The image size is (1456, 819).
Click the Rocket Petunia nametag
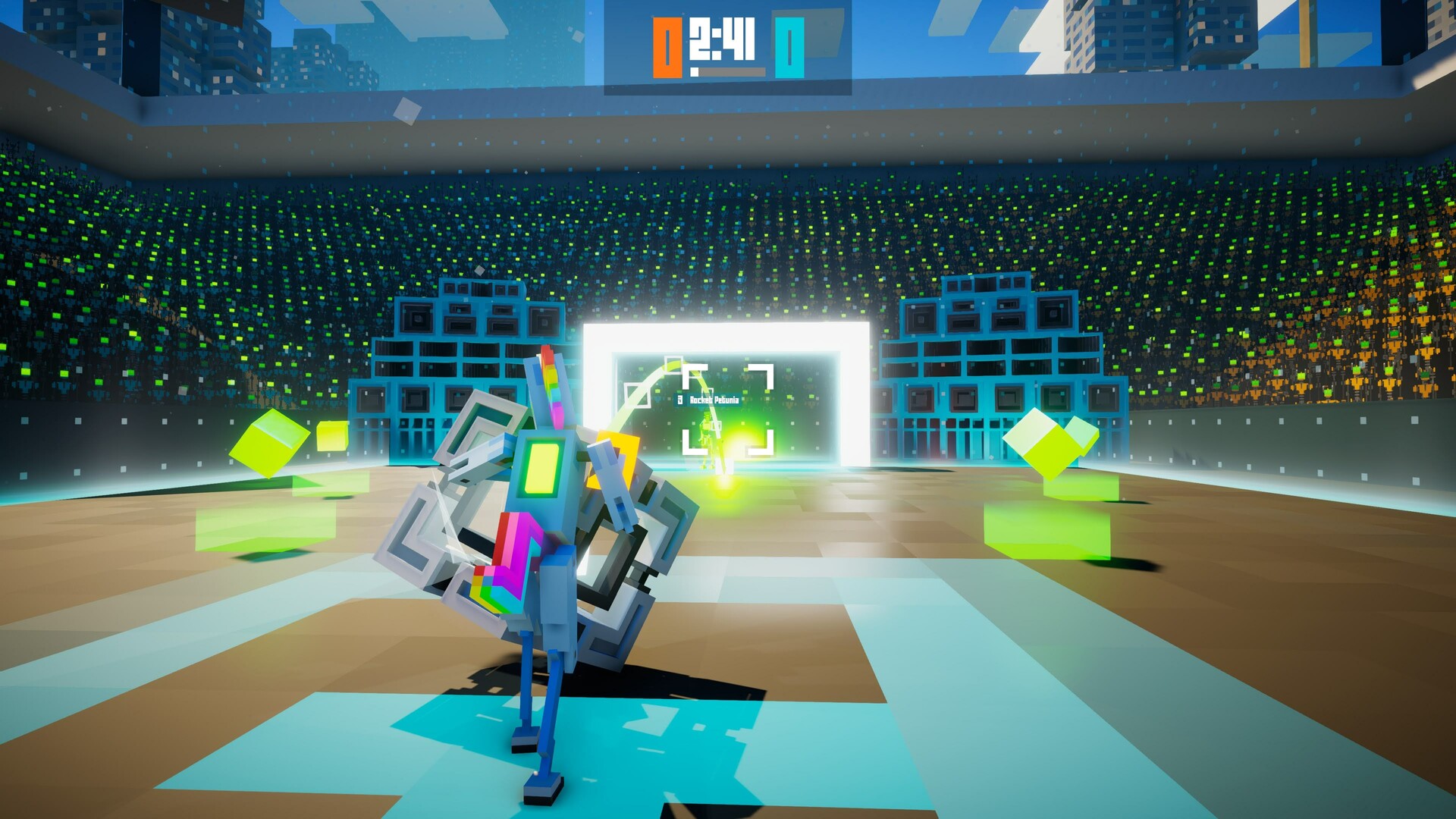pyautogui.click(x=715, y=400)
